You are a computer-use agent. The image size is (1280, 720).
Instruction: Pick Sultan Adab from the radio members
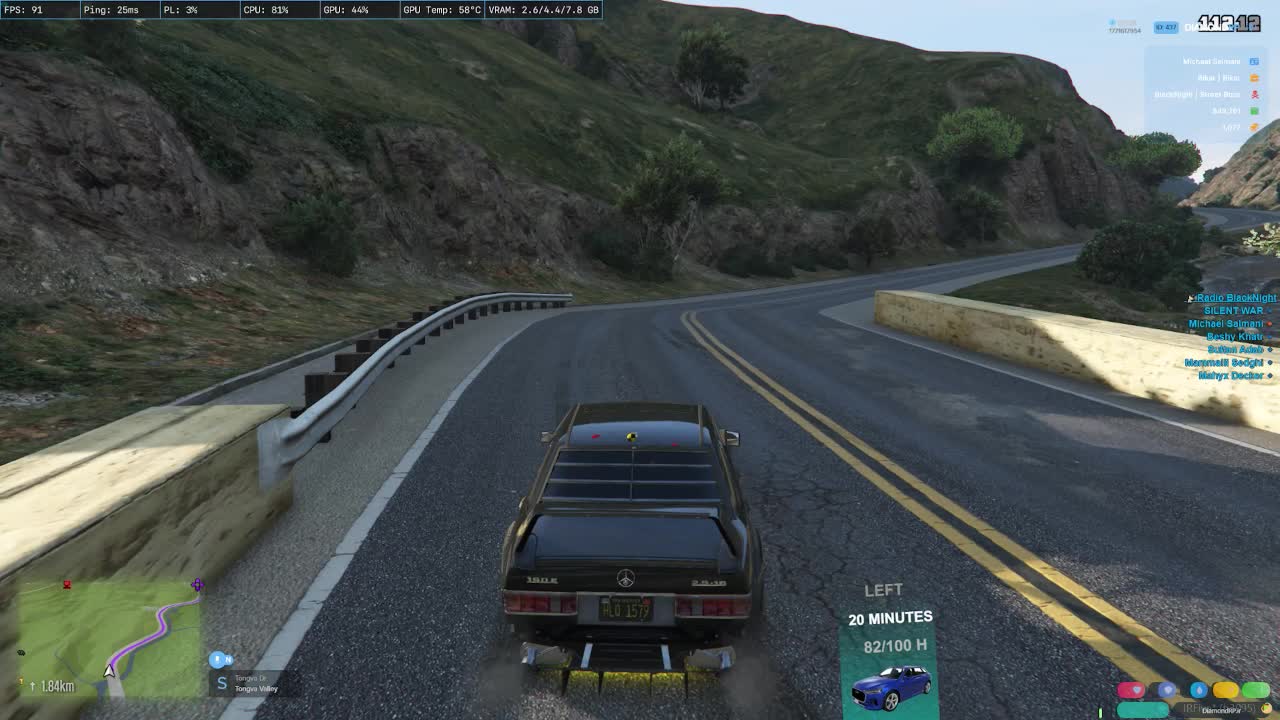pos(1235,350)
